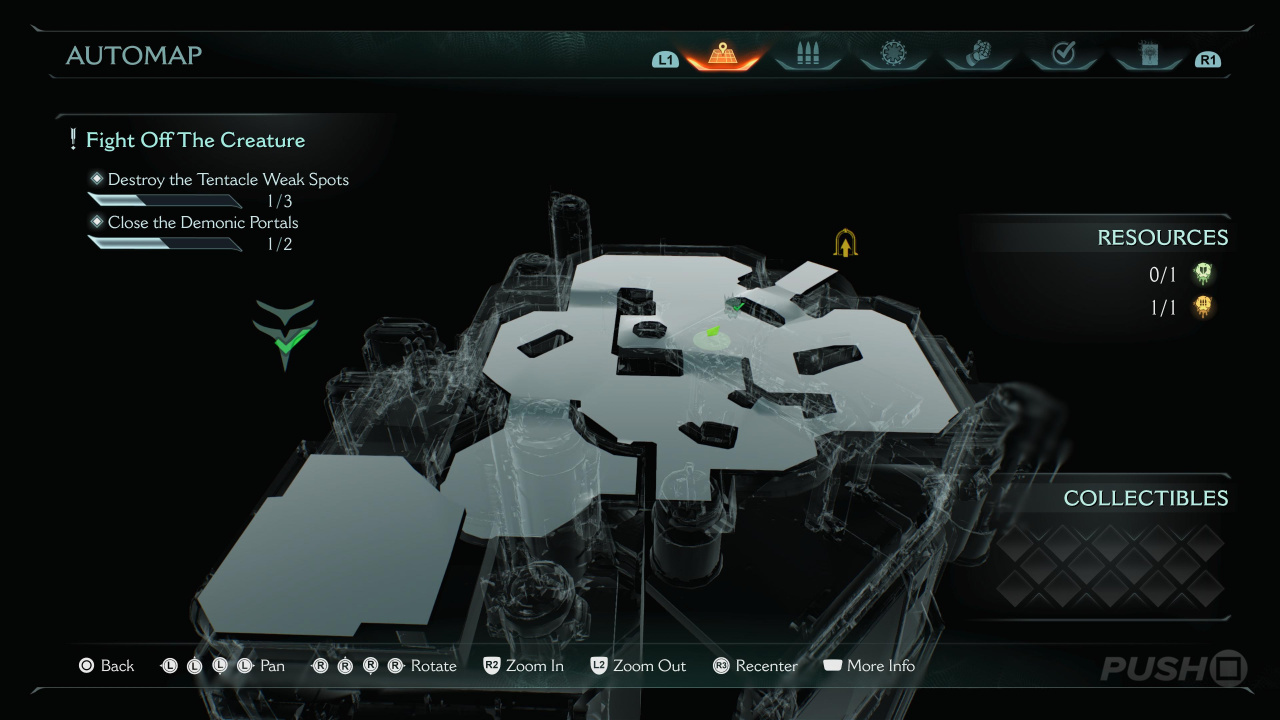Open the spiked gear runes tab
1280x720 pixels.
(892, 55)
